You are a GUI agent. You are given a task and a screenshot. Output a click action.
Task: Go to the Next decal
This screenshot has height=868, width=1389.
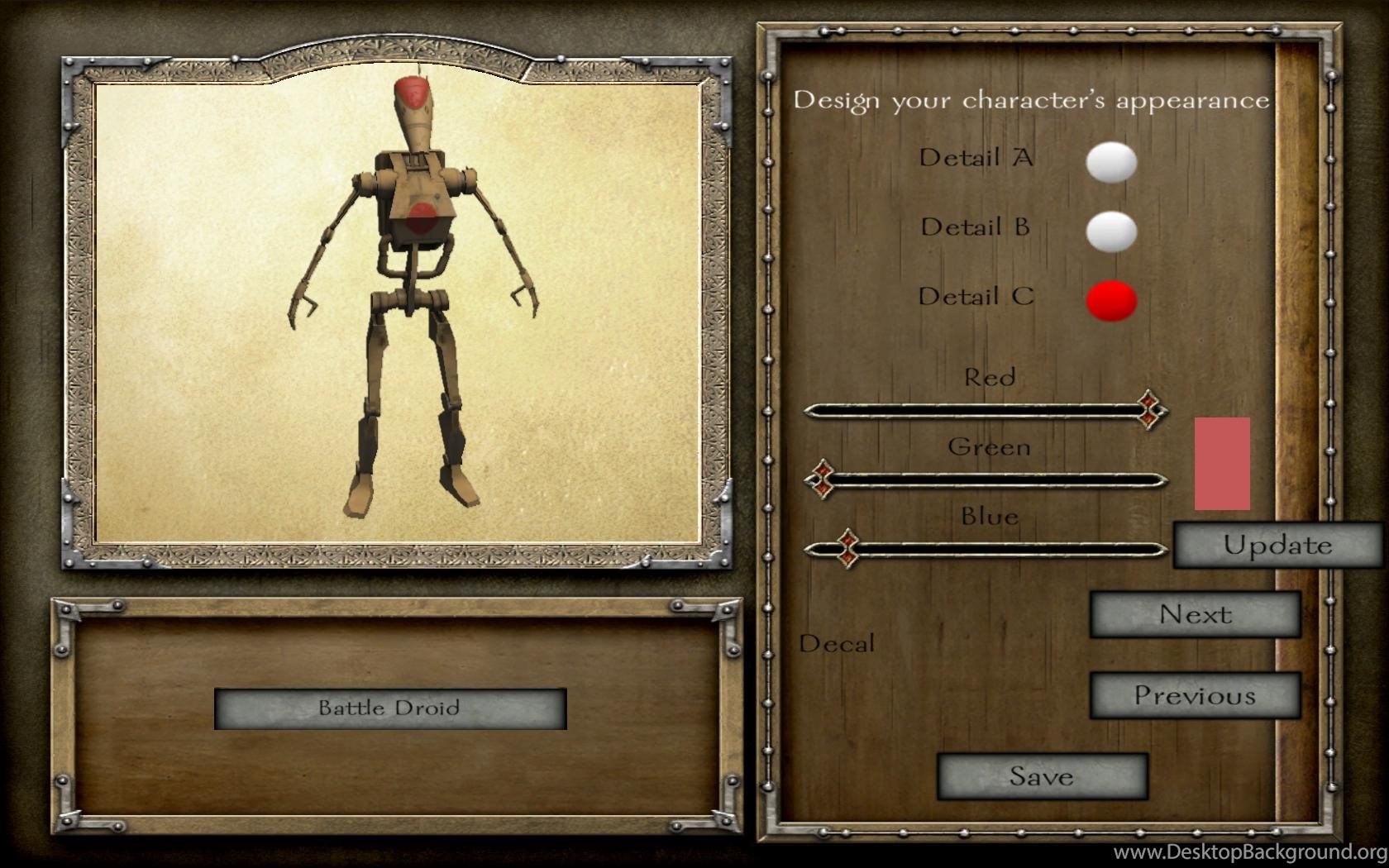click(1195, 614)
